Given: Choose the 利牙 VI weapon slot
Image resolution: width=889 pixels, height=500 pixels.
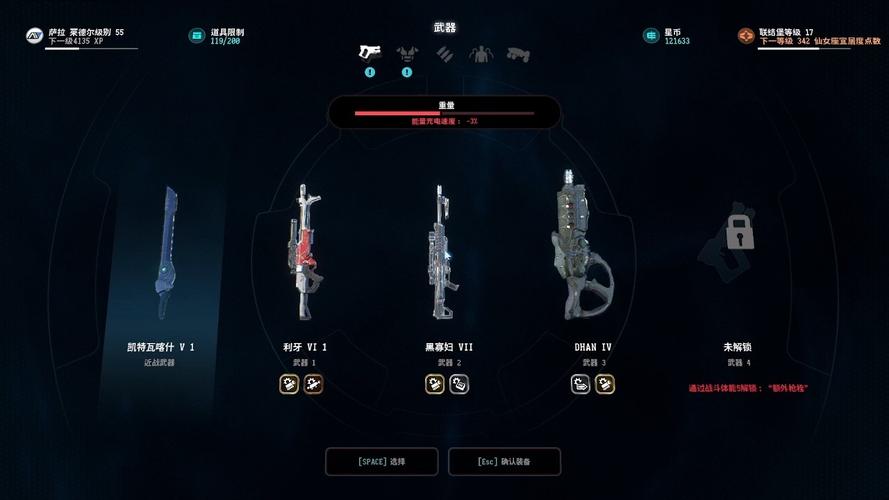Looking at the screenshot, I should pyautogui.click(x=305, y=255).
